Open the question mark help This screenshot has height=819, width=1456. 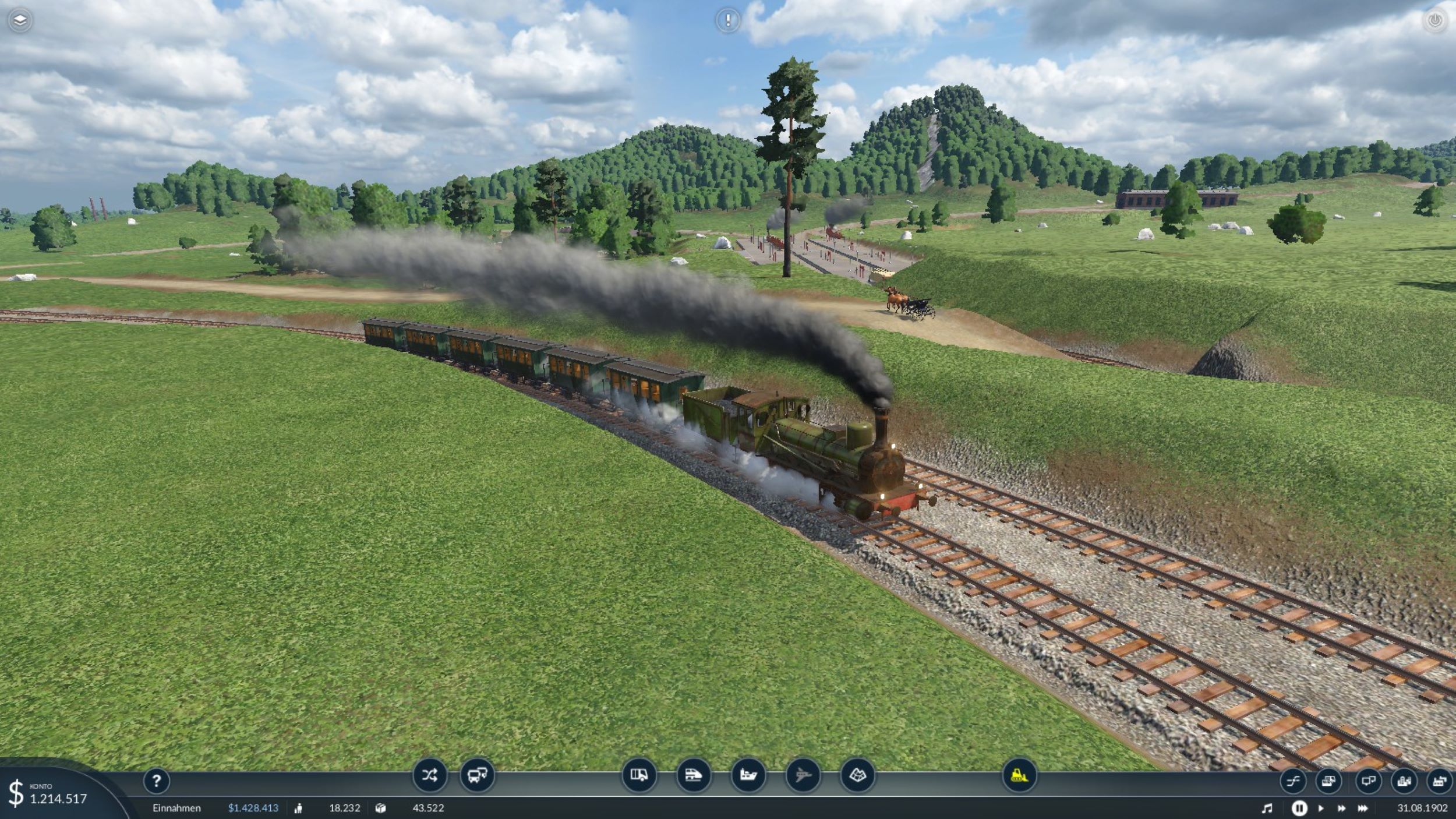tap(156, 781)
